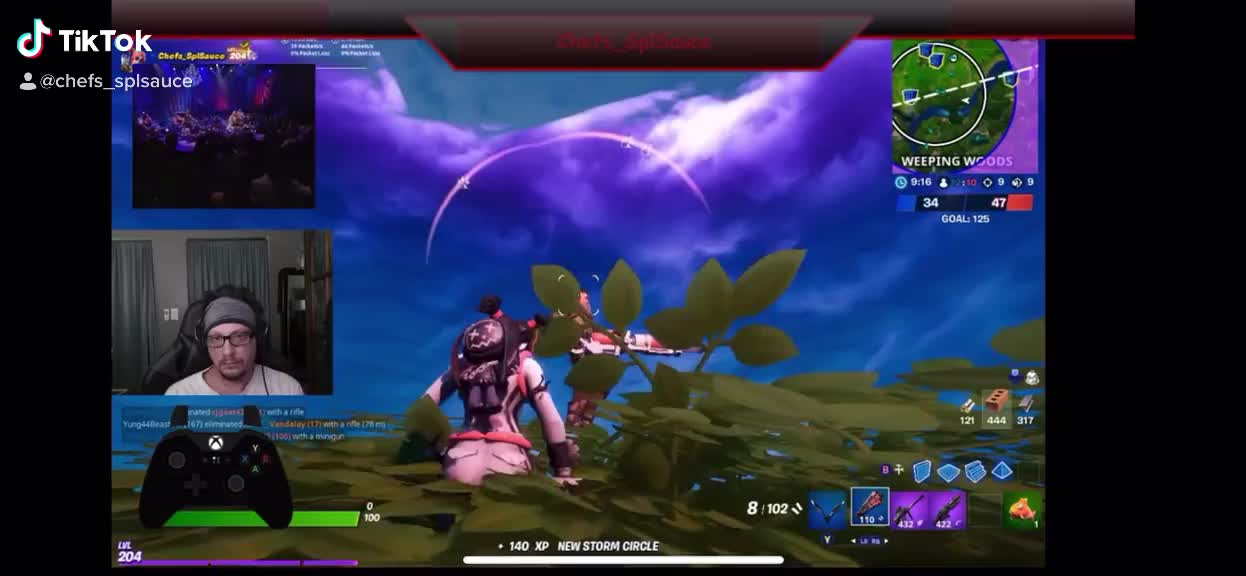
Task: Select the pickaxe harvesting tool slot
Action: pyautogui.click(x=827, y=509)
